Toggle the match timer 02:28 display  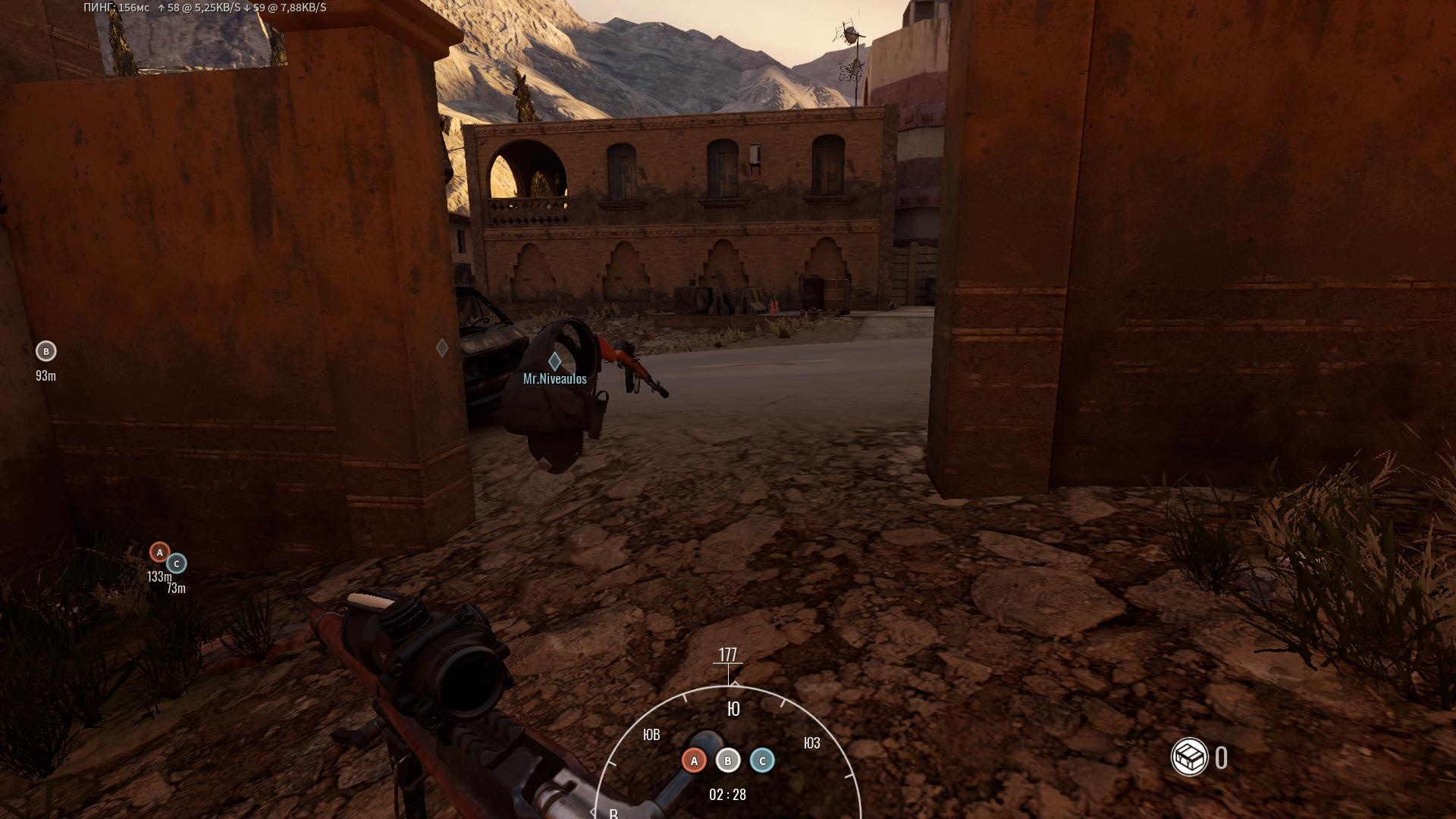[726, 795]
